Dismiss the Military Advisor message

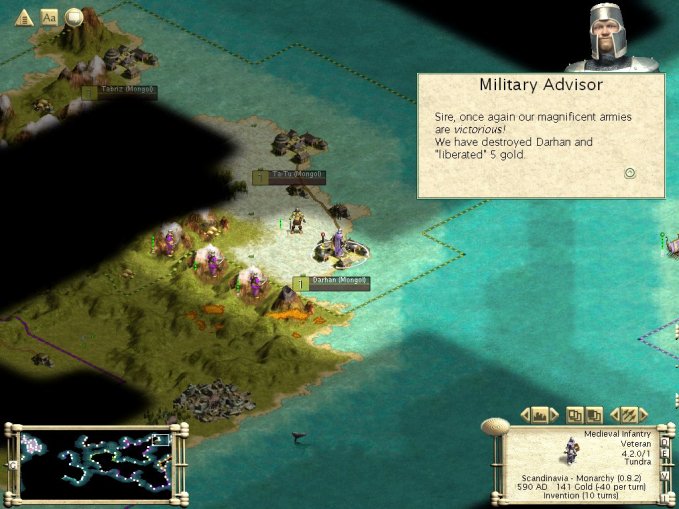click(630, 172)
